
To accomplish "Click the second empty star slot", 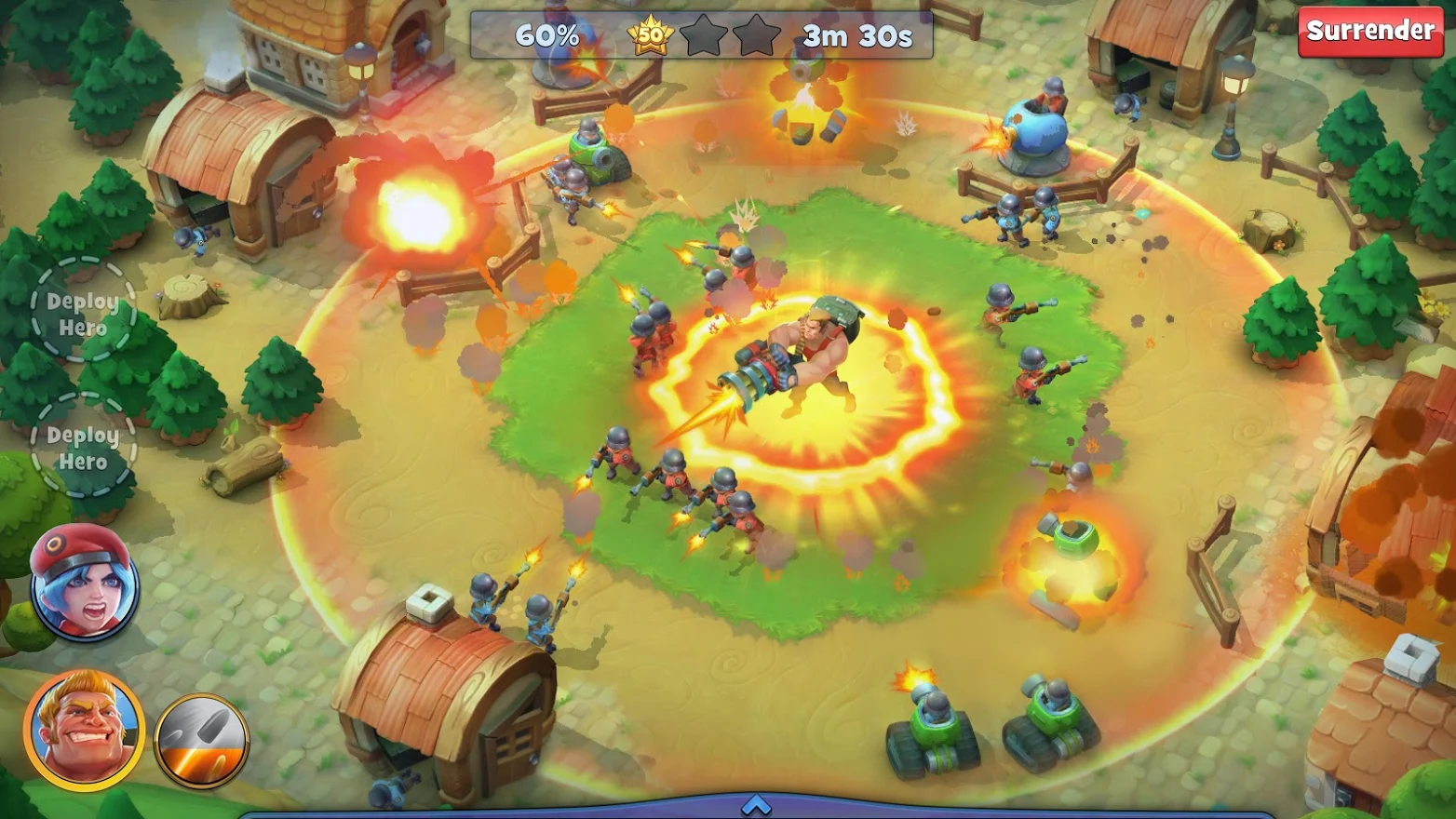I will tap(751, 35).
